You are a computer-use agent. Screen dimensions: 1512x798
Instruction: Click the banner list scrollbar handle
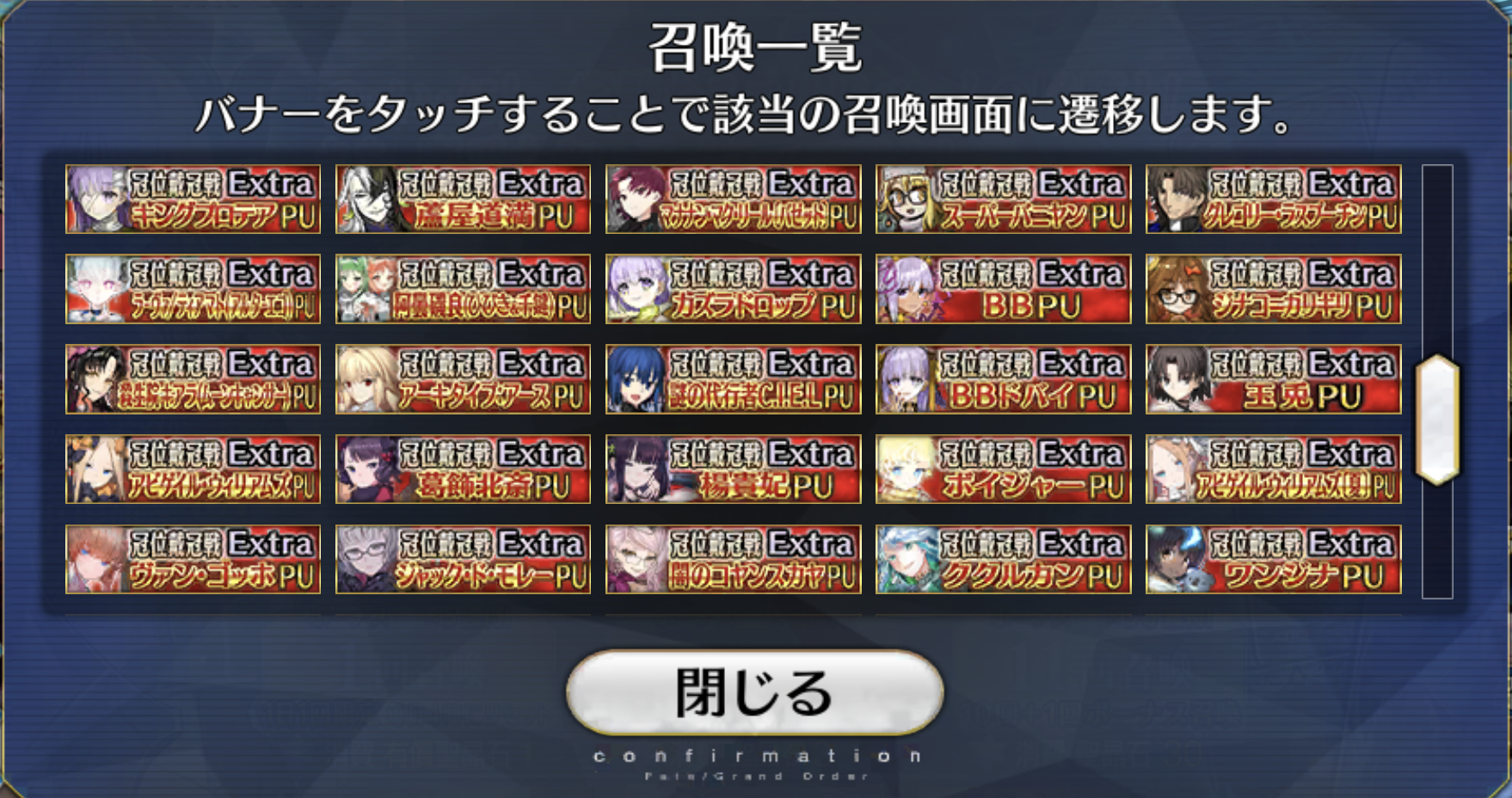(1437, 420)
